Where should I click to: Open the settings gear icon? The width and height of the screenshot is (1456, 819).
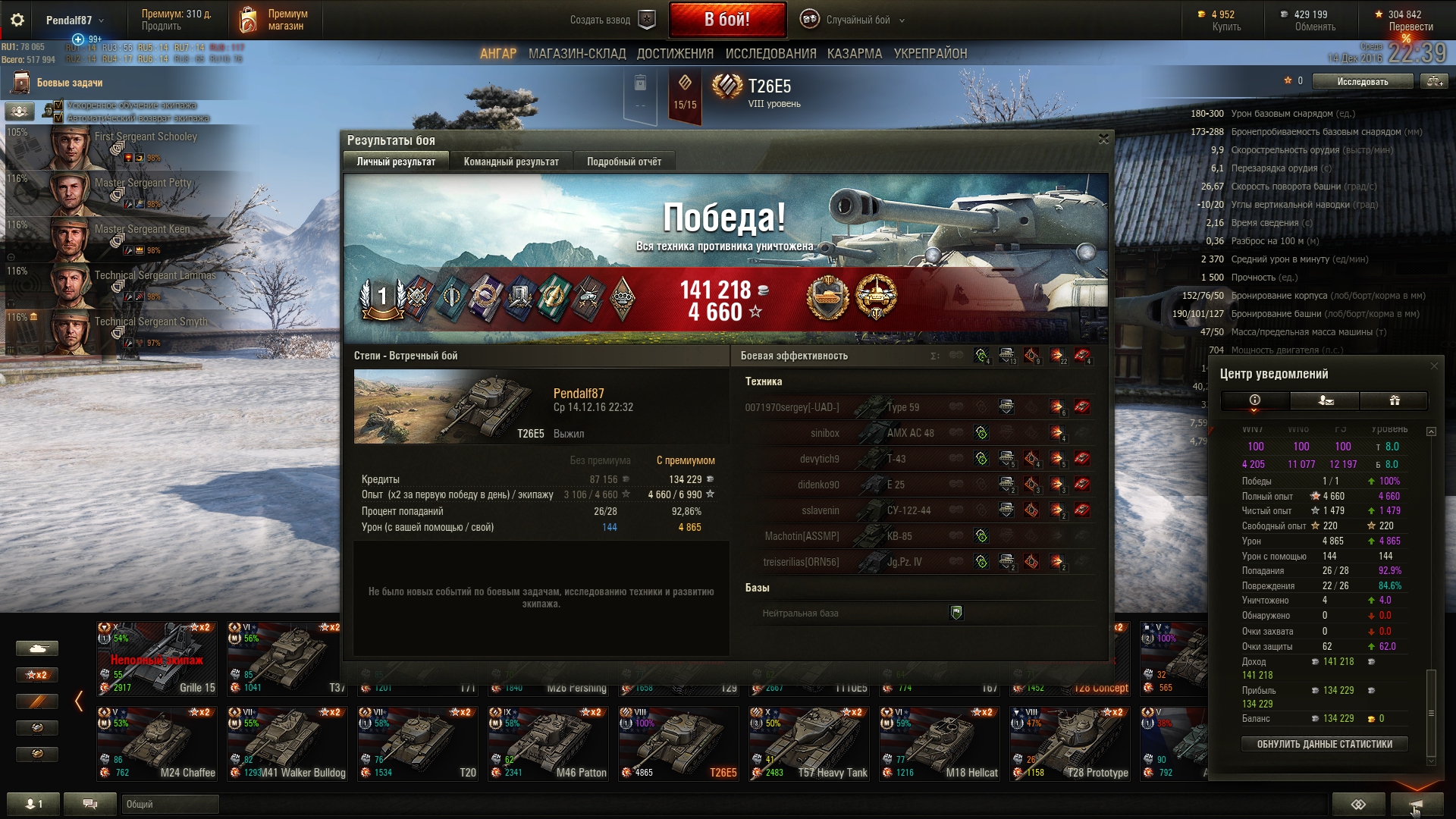tap(17, 20)
